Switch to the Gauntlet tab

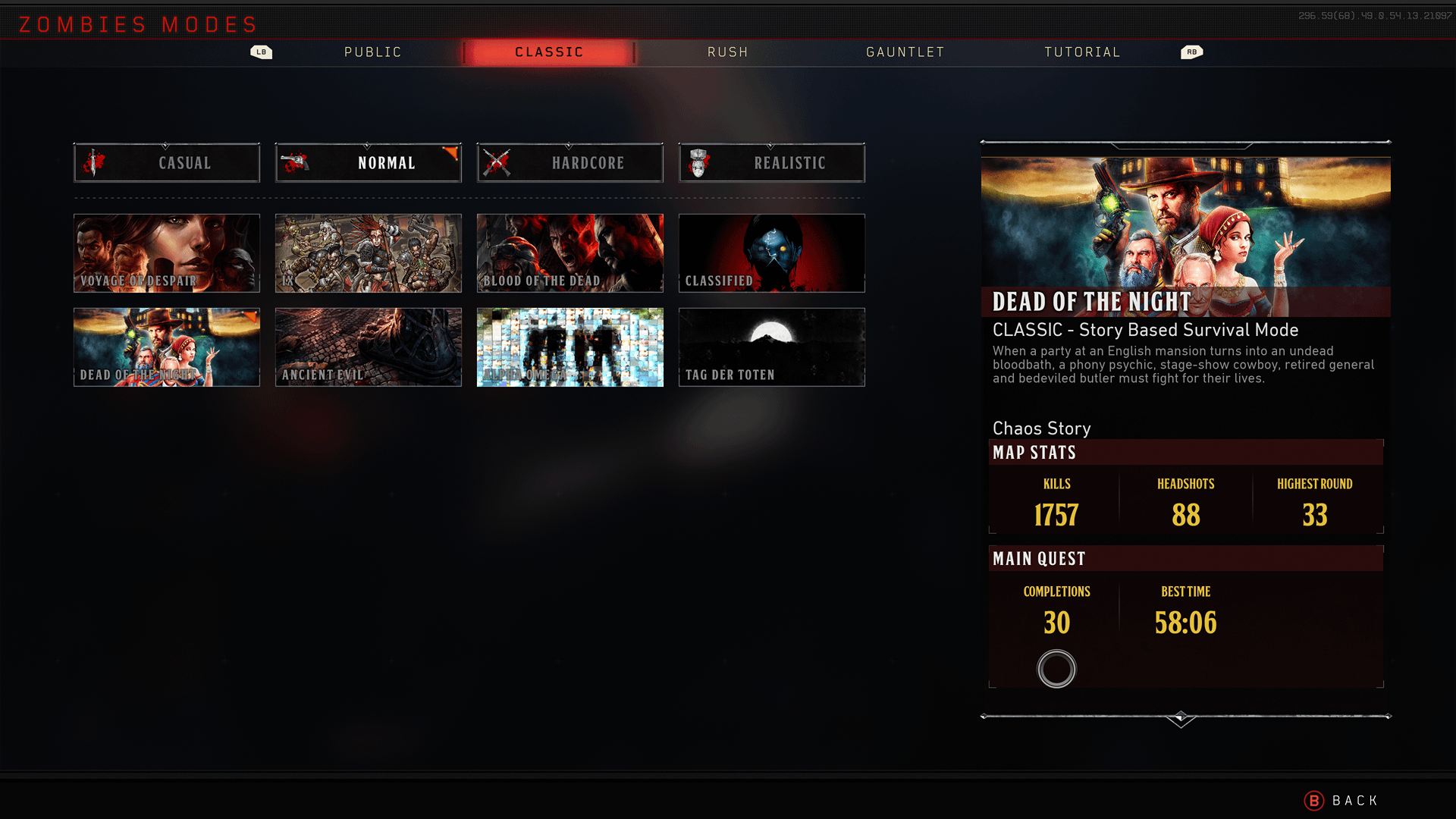pos(905,52)
